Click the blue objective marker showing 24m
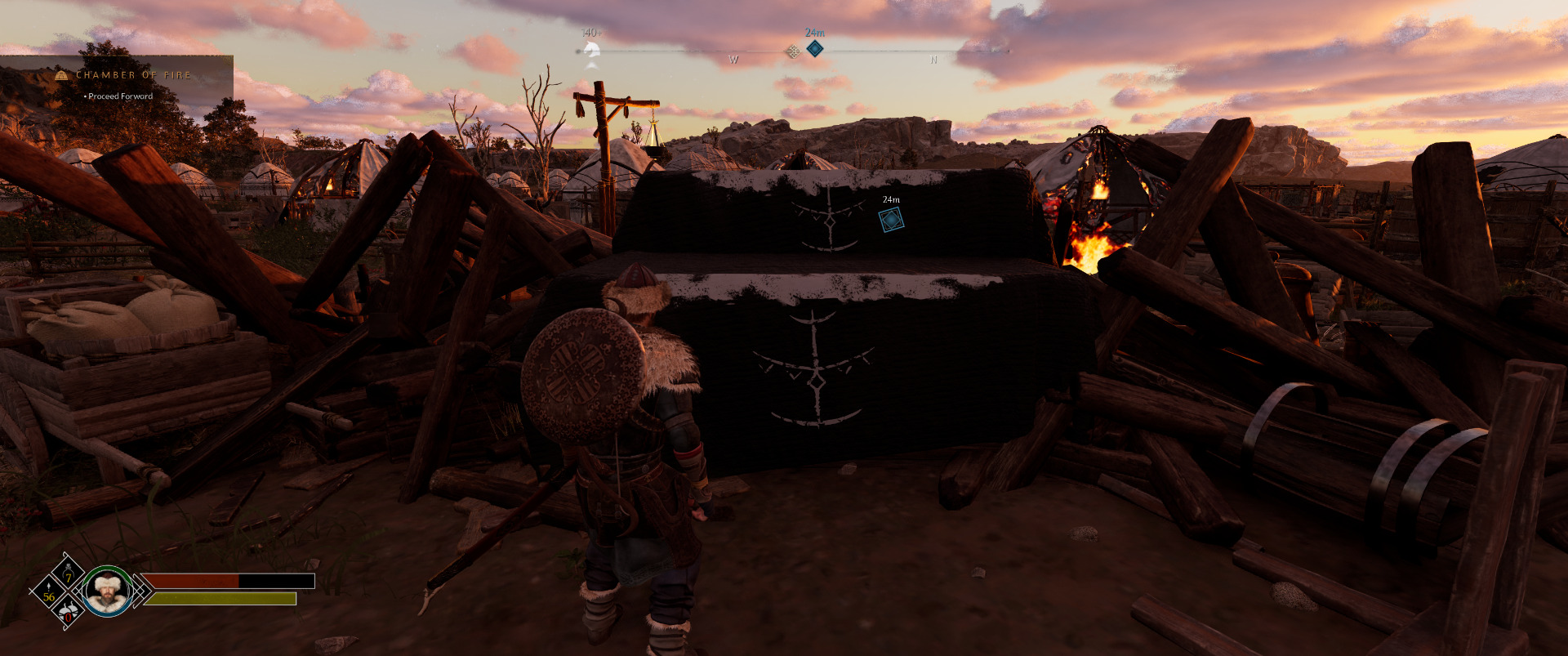The height and width of the screenshot is (656, 1568). pyautogui.click(x=890, y=219)
